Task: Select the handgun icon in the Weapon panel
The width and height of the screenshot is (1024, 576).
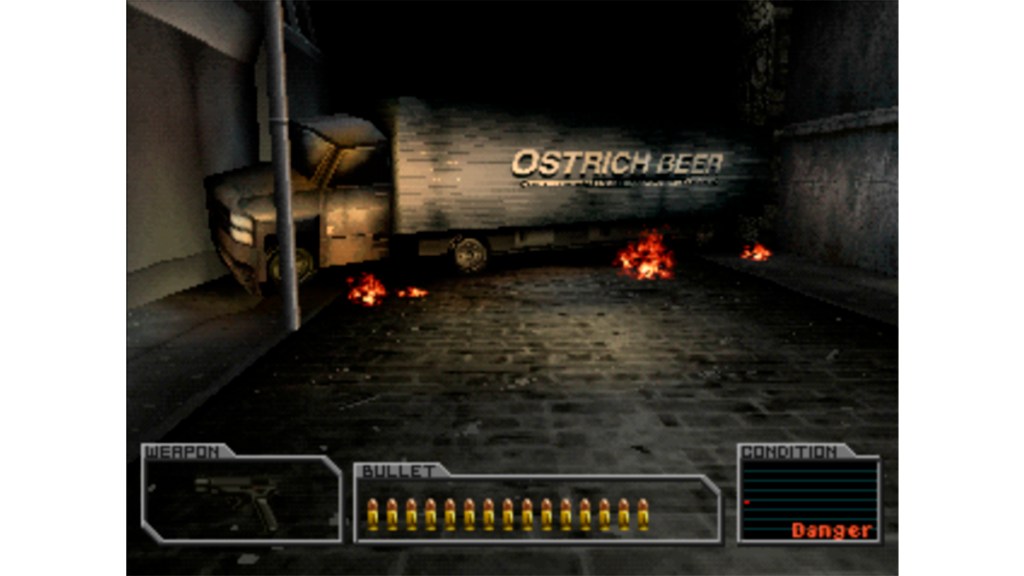Action: tap(237, 498)
